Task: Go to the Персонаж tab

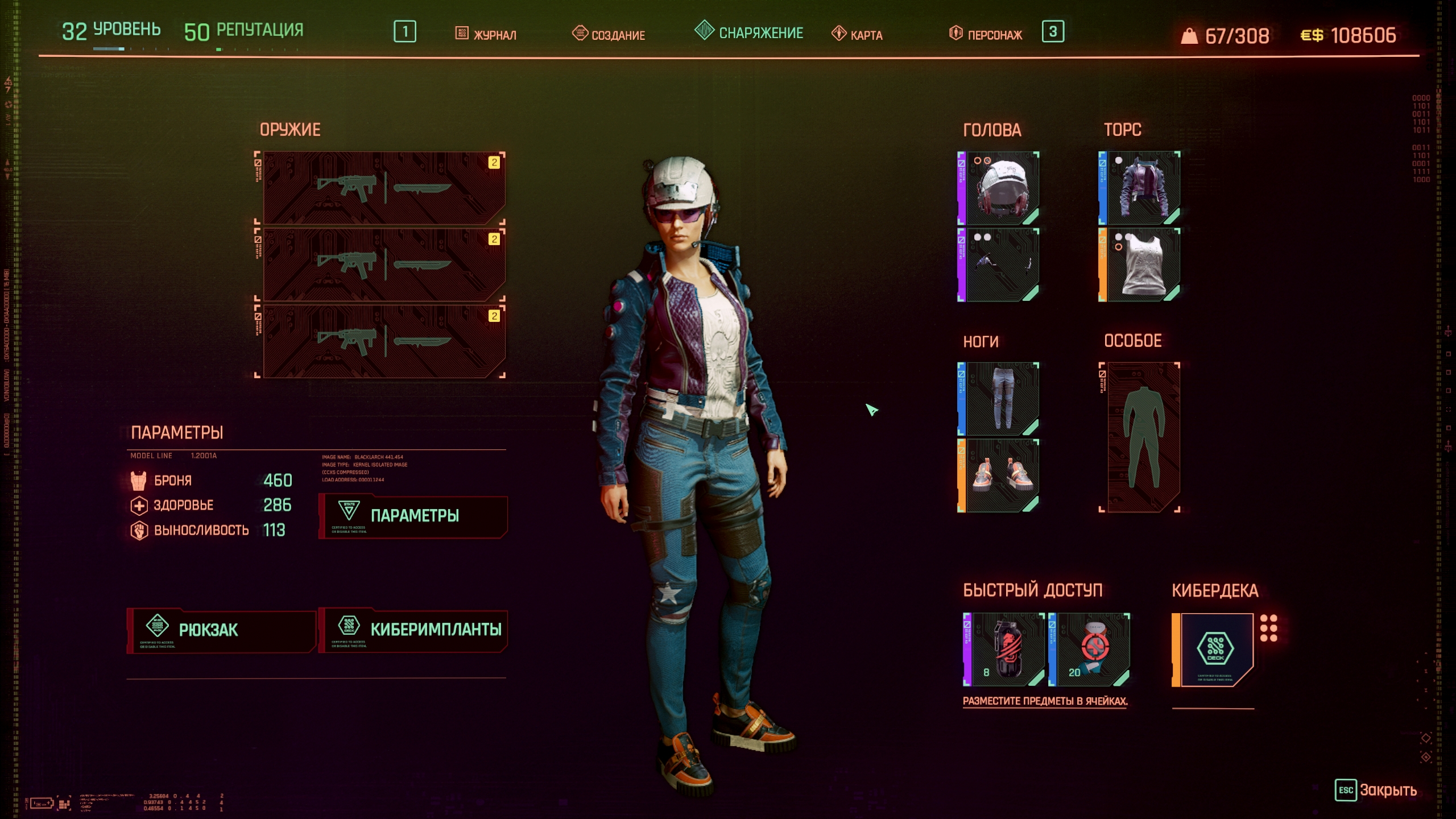Action: [986, 34]
